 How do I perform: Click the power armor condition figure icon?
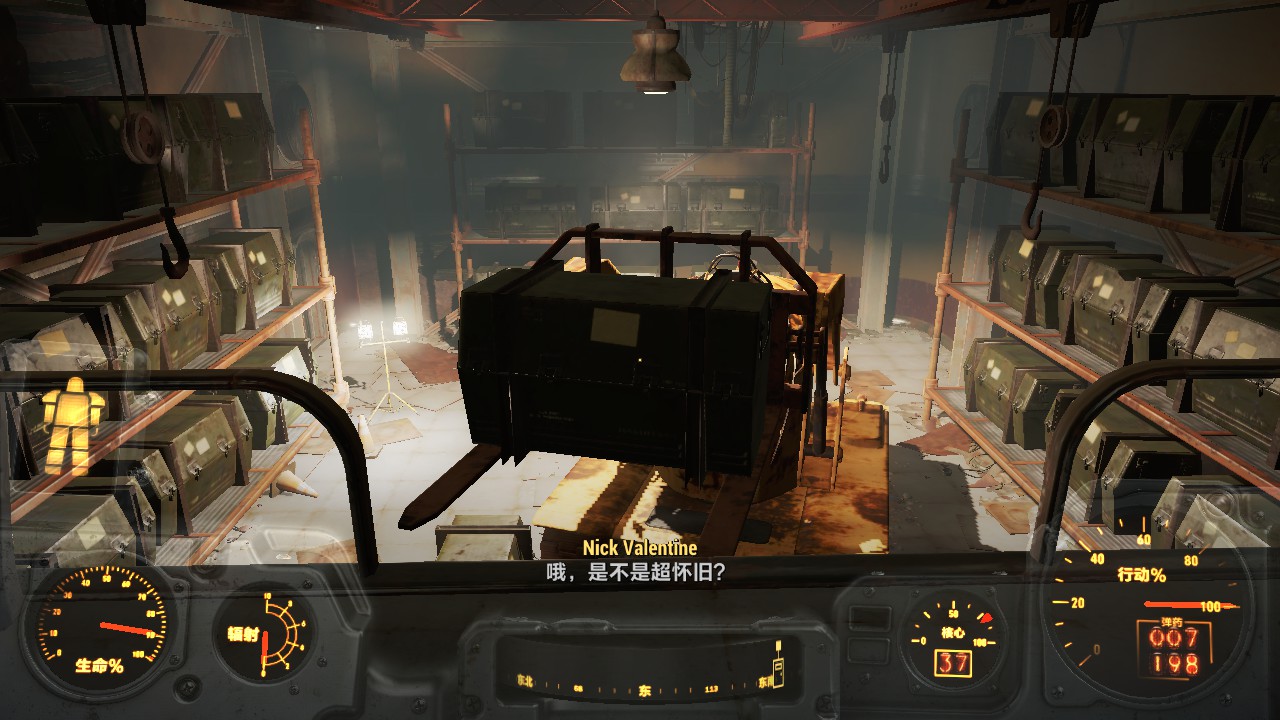[73, 423]
